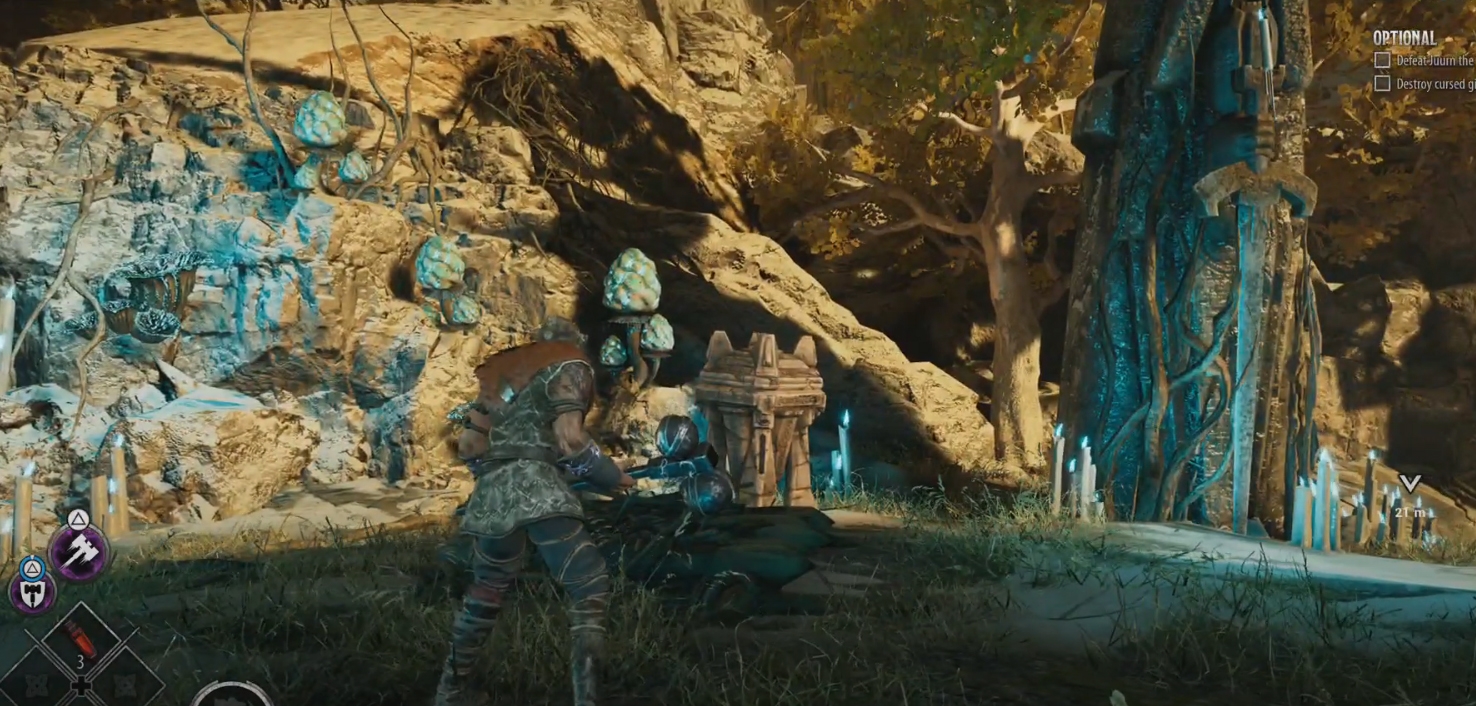Image resolution: width=1476 pixels, height=706 pixels.
Task: Use the red health potion slot
Action: click(x=80, y=640)
